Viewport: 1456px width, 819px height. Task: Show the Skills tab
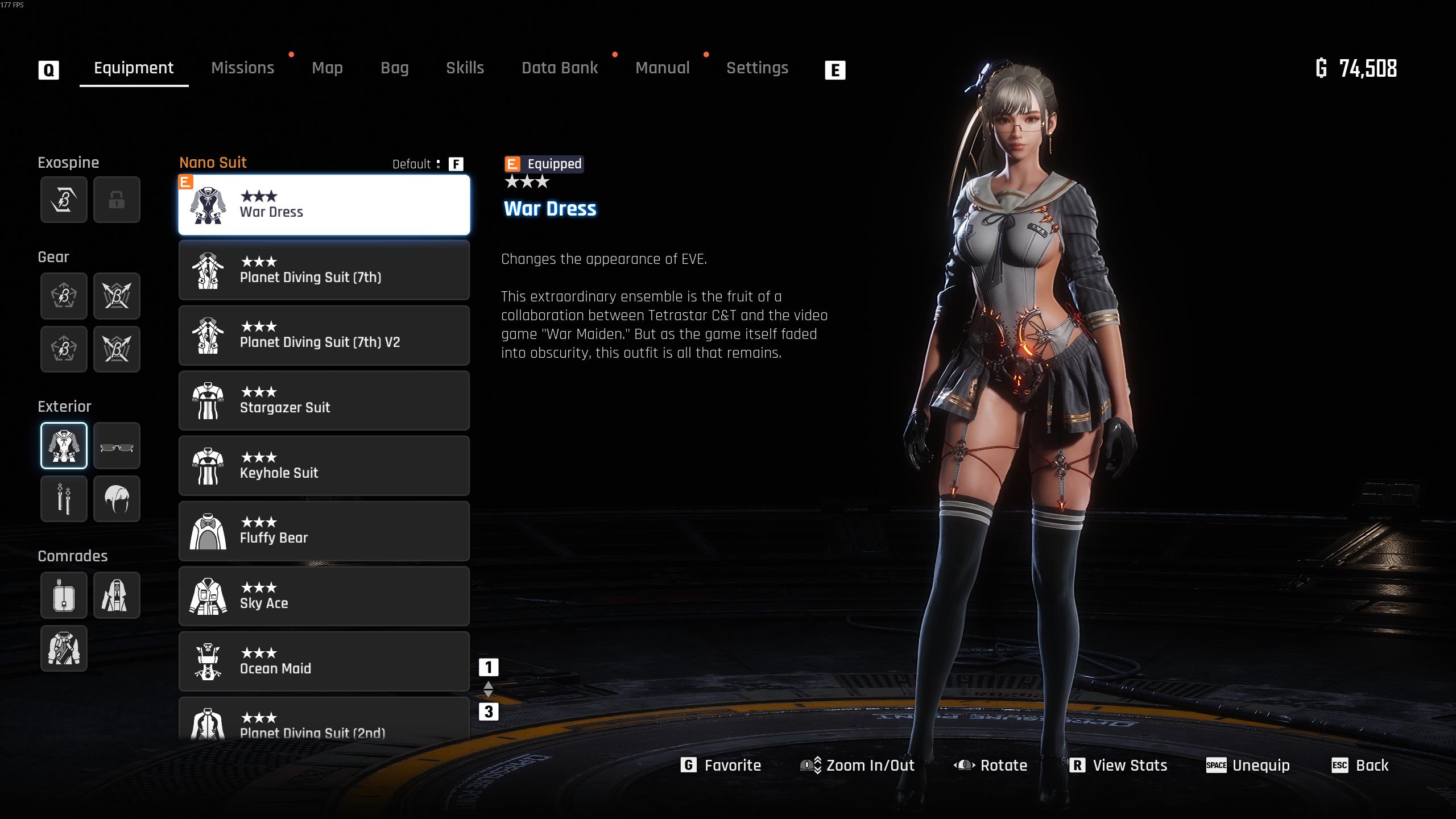point(465,68)
